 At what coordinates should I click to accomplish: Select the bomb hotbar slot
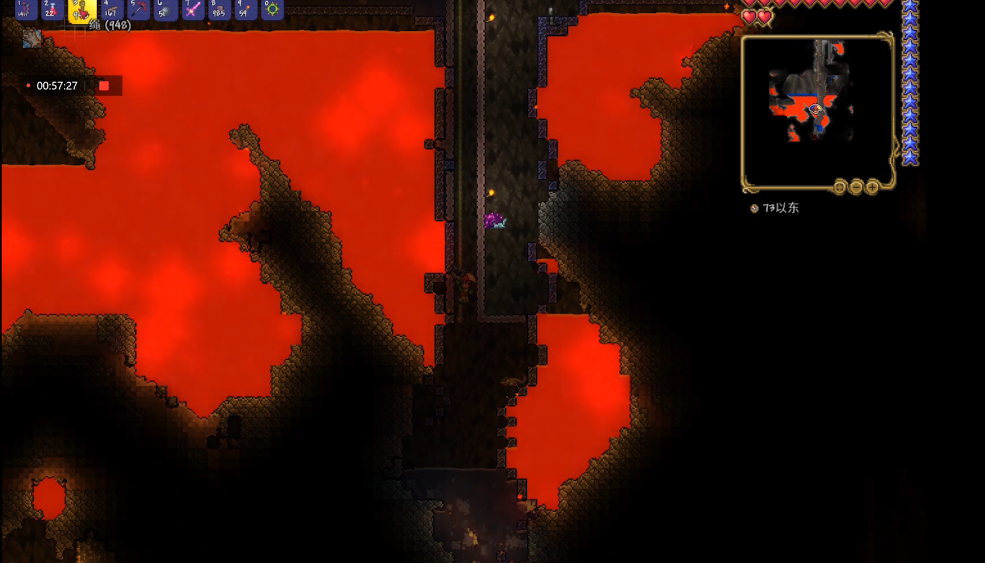coord(166,10)
